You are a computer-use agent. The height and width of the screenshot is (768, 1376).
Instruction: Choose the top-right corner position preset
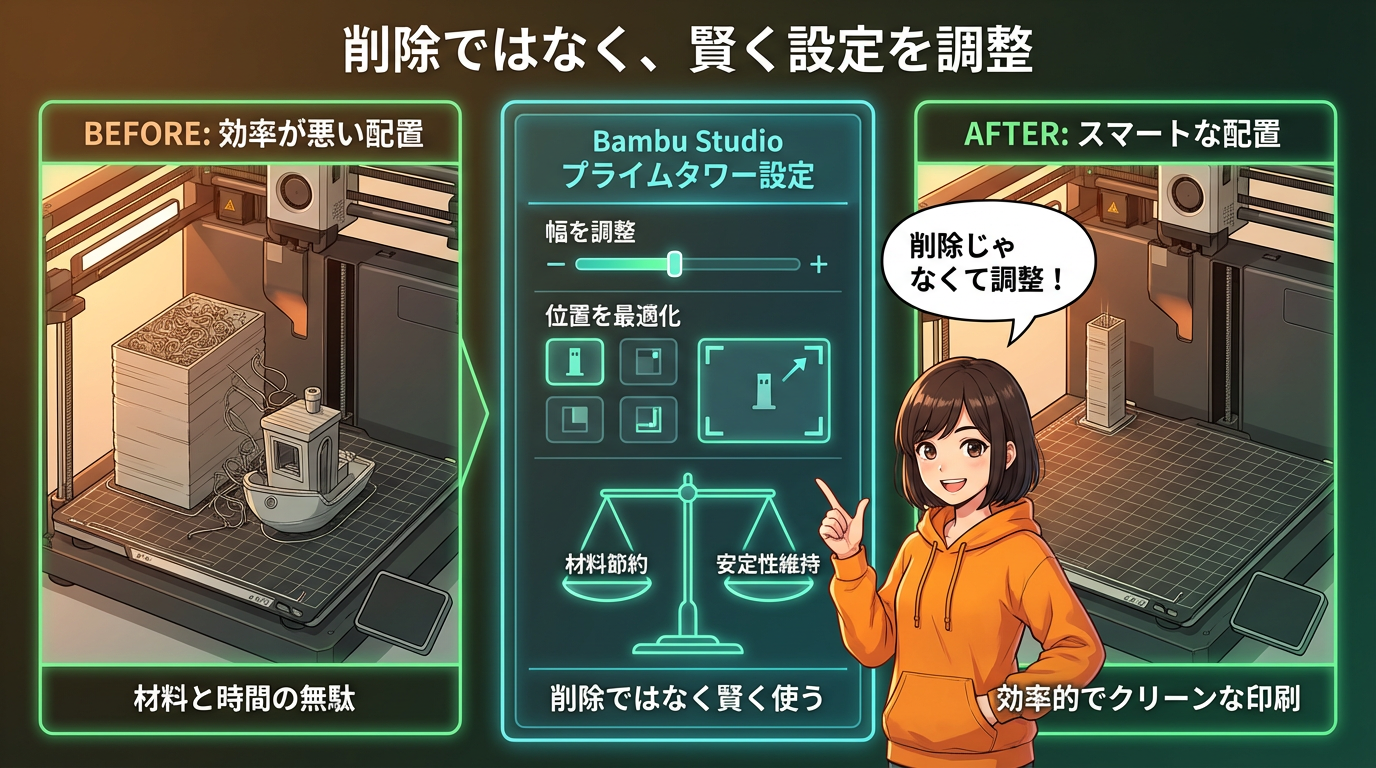coord(648,362)
